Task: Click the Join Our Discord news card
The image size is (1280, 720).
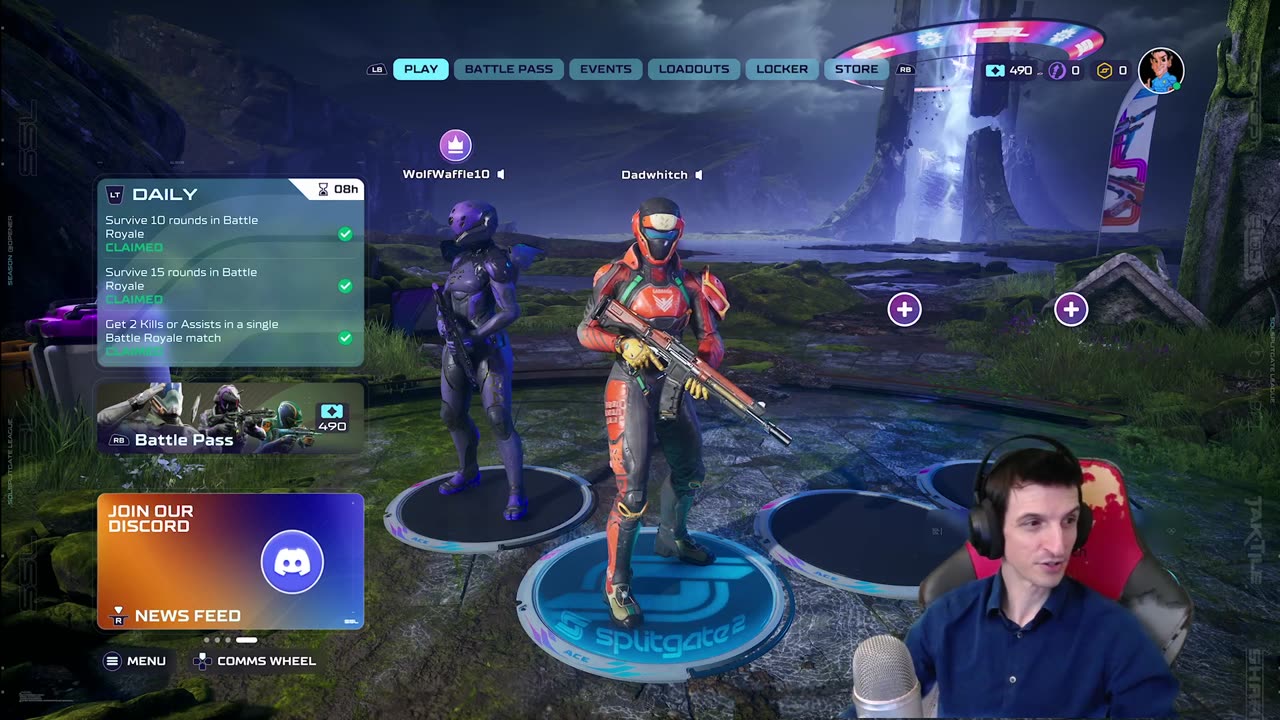Action: (230, 560)
